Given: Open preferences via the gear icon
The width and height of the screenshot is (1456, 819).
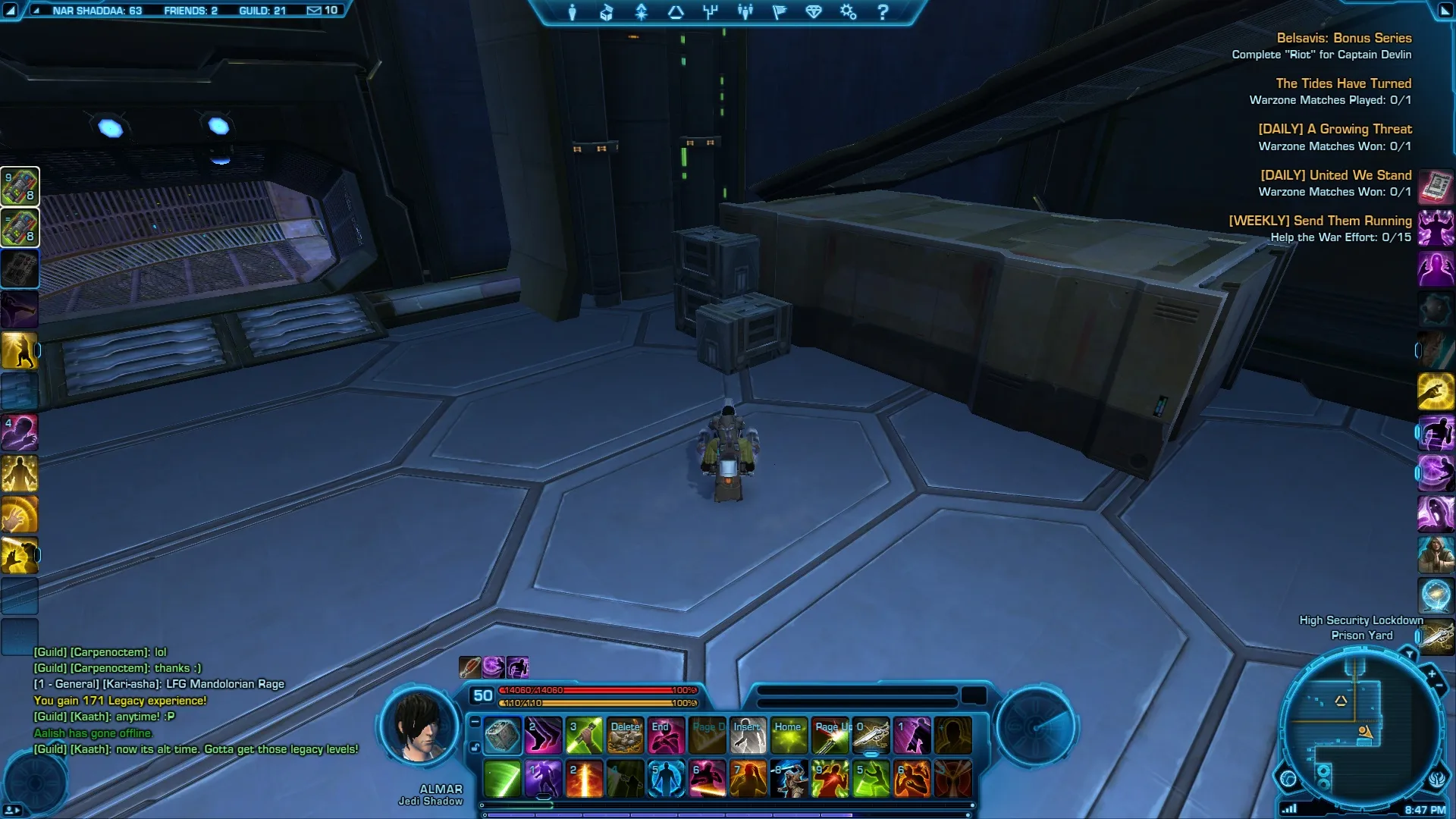Looking at the screenshot, I should click(x=848, y=12).
